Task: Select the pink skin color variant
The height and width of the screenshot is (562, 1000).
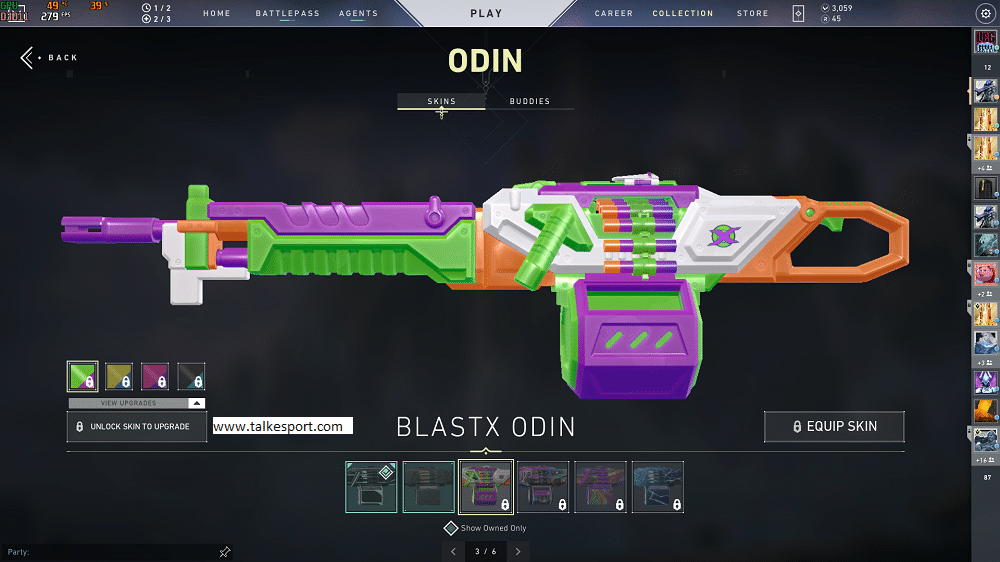Action: pos(155,376)
